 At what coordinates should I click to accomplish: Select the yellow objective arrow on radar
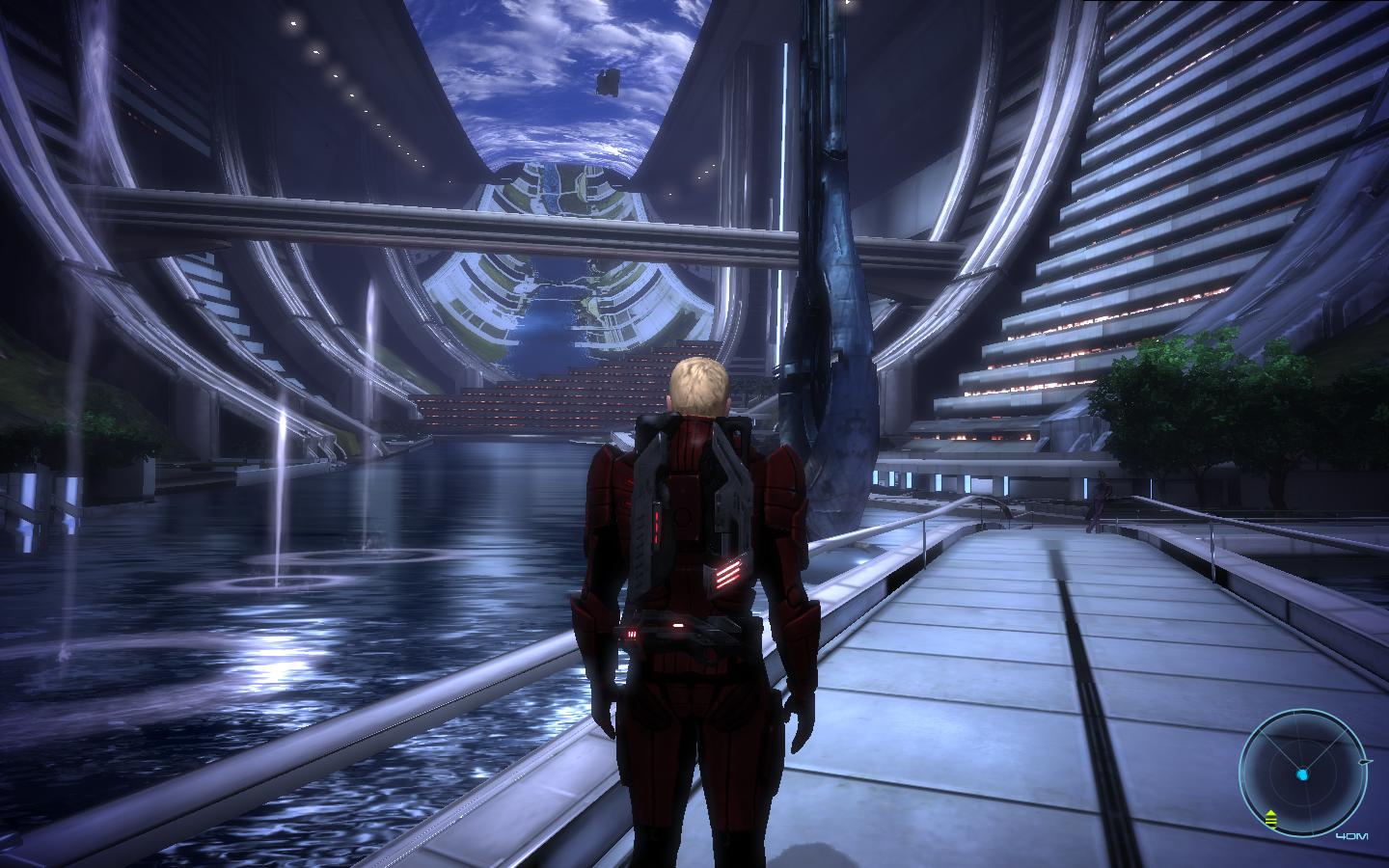[x=1271, y=820]
